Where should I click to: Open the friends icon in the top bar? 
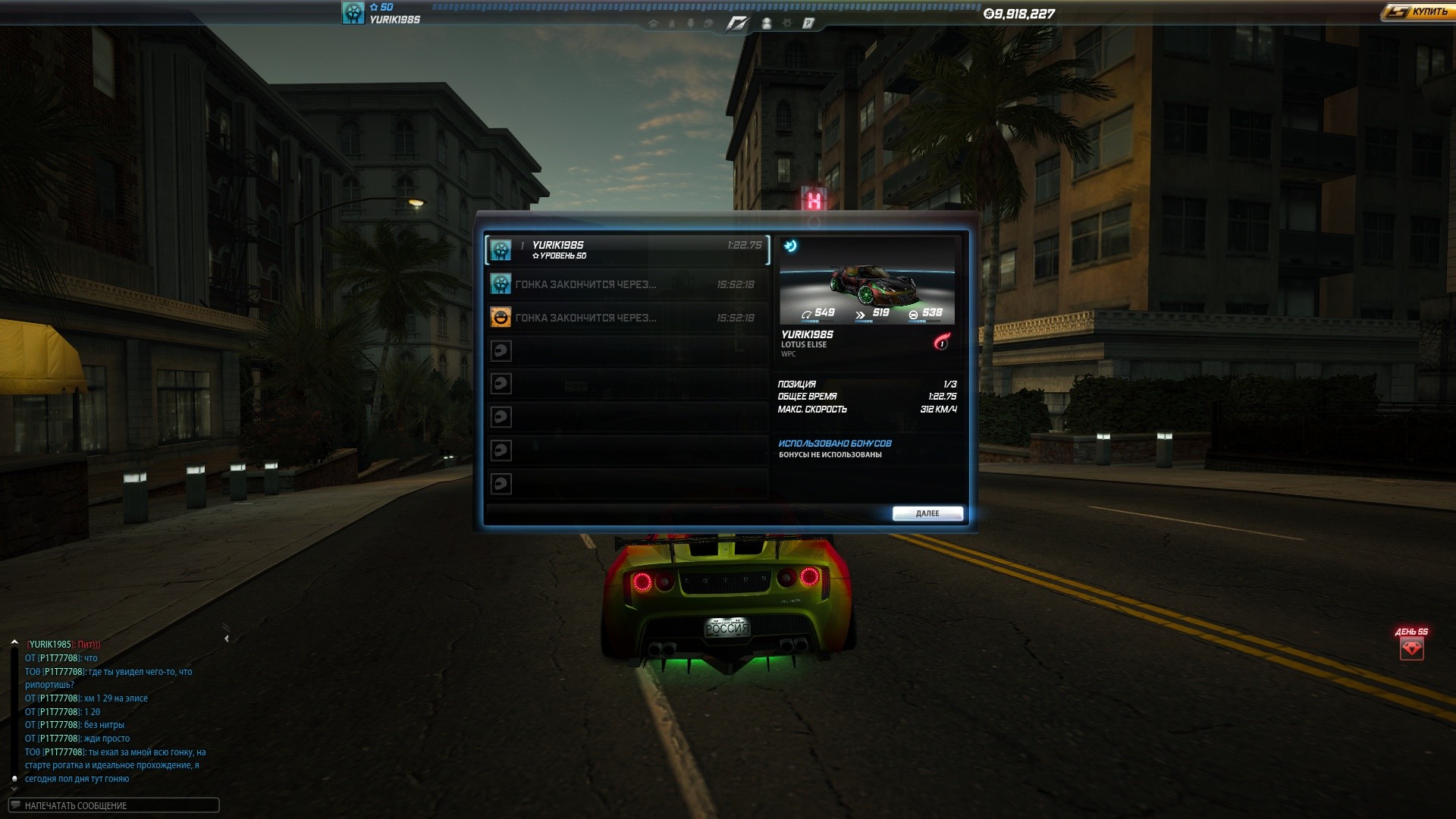click(x=767, y=24)
